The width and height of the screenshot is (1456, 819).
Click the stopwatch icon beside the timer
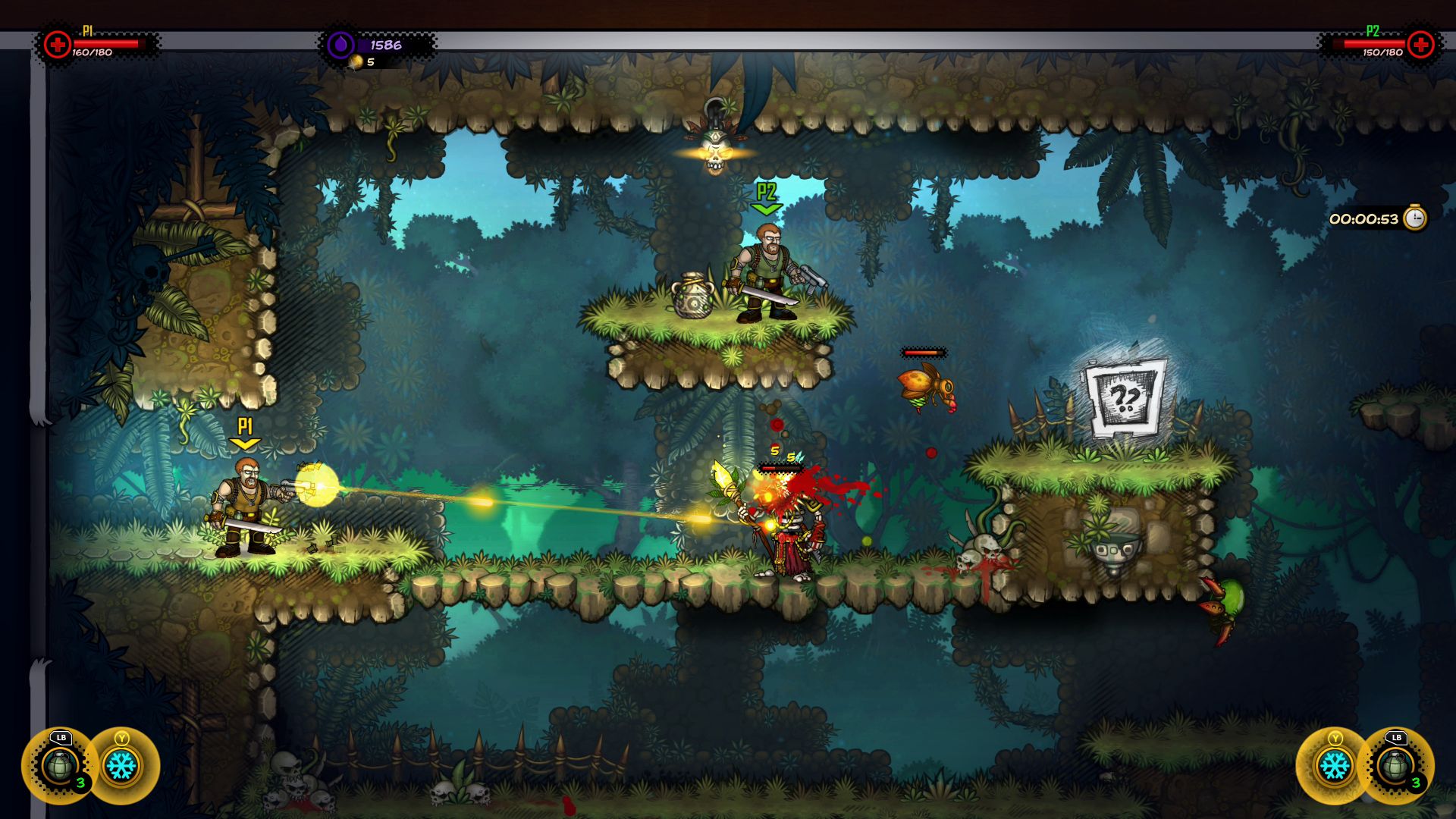(x=1414, y=218)
